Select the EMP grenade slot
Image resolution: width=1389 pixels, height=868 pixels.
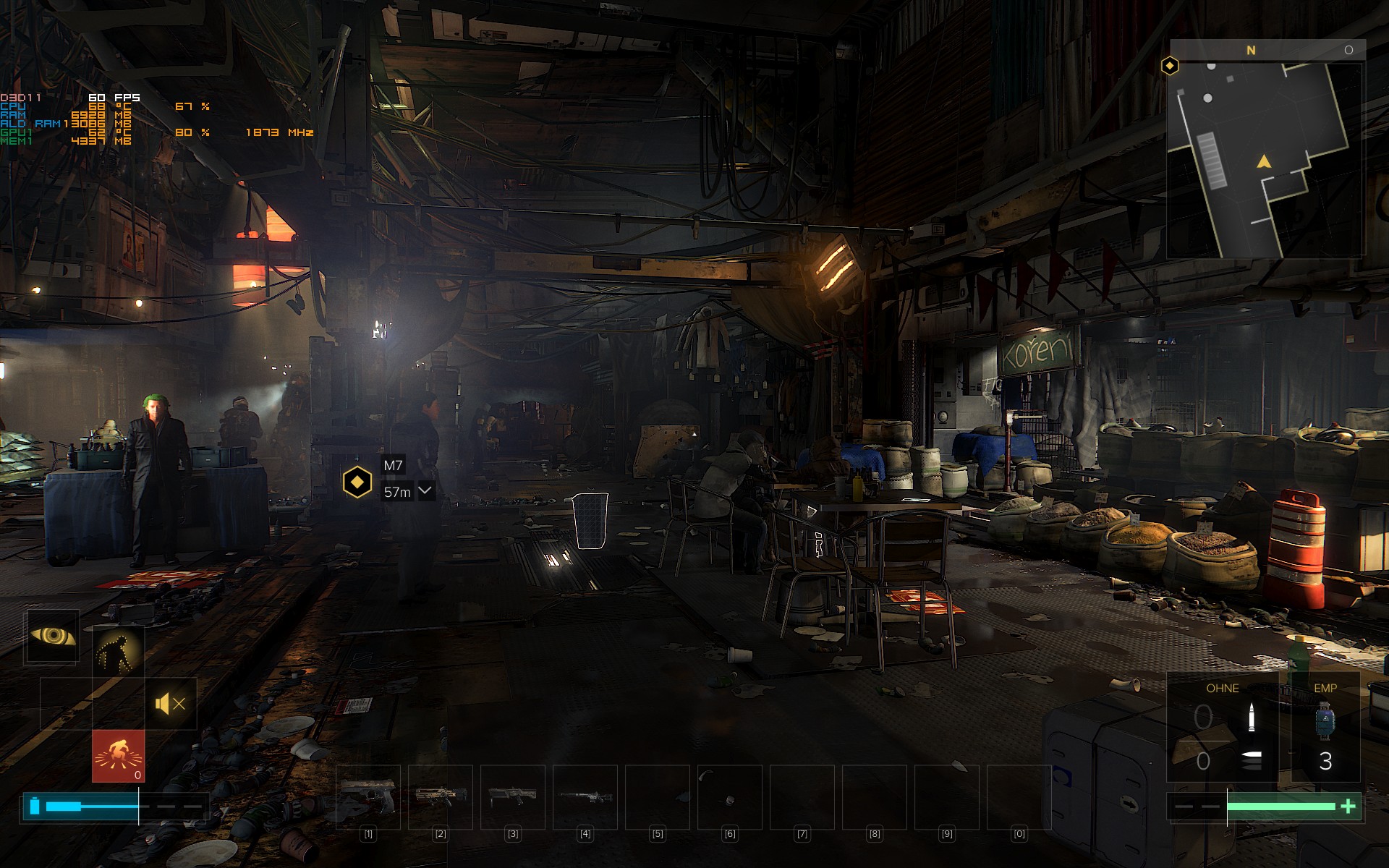(x=1325, y=727)
